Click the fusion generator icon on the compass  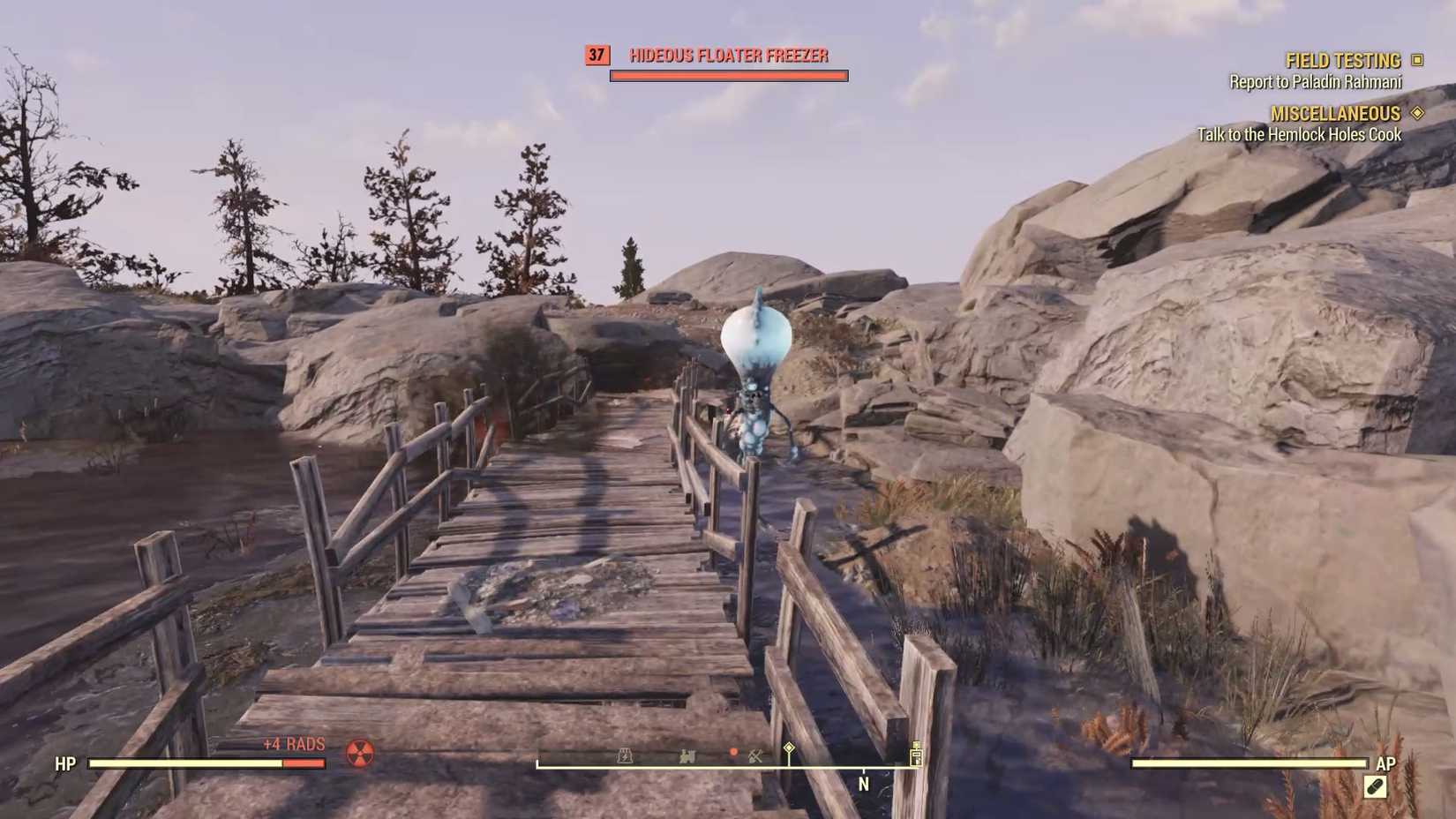pos(625,756)
